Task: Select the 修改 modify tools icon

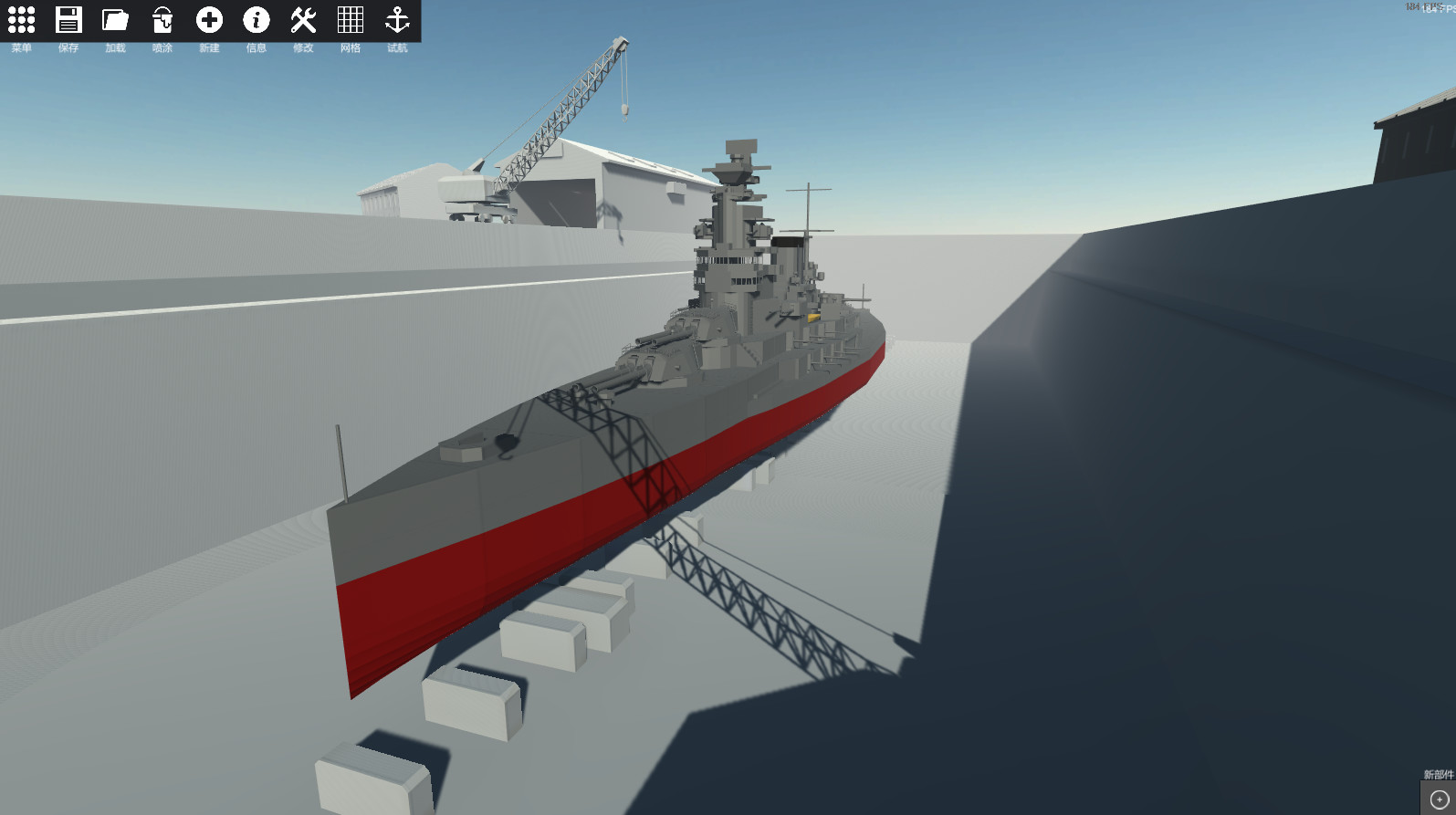Action: pyautogui.click(x=303, y=20)
